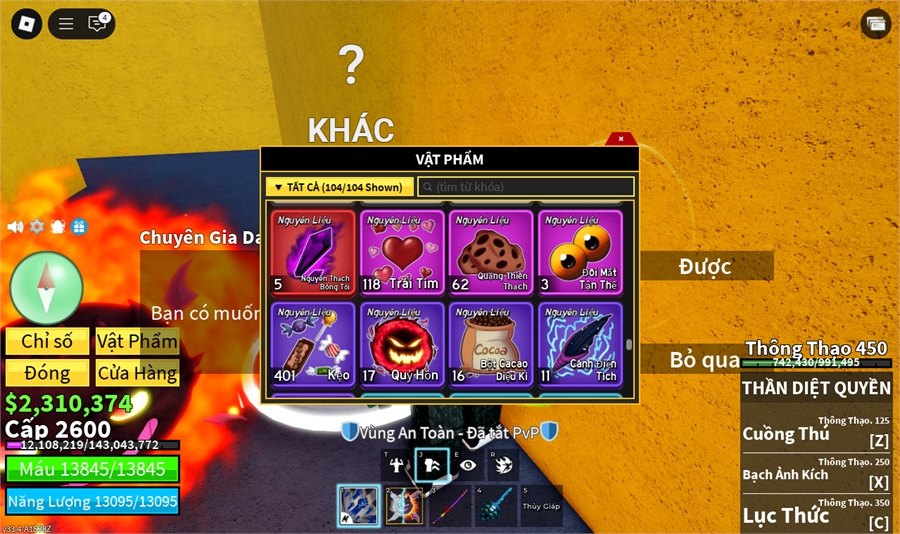Viewport: 900px width, 534px height.
Task: Click the inventory keyword search box
Action: point(526,187)
